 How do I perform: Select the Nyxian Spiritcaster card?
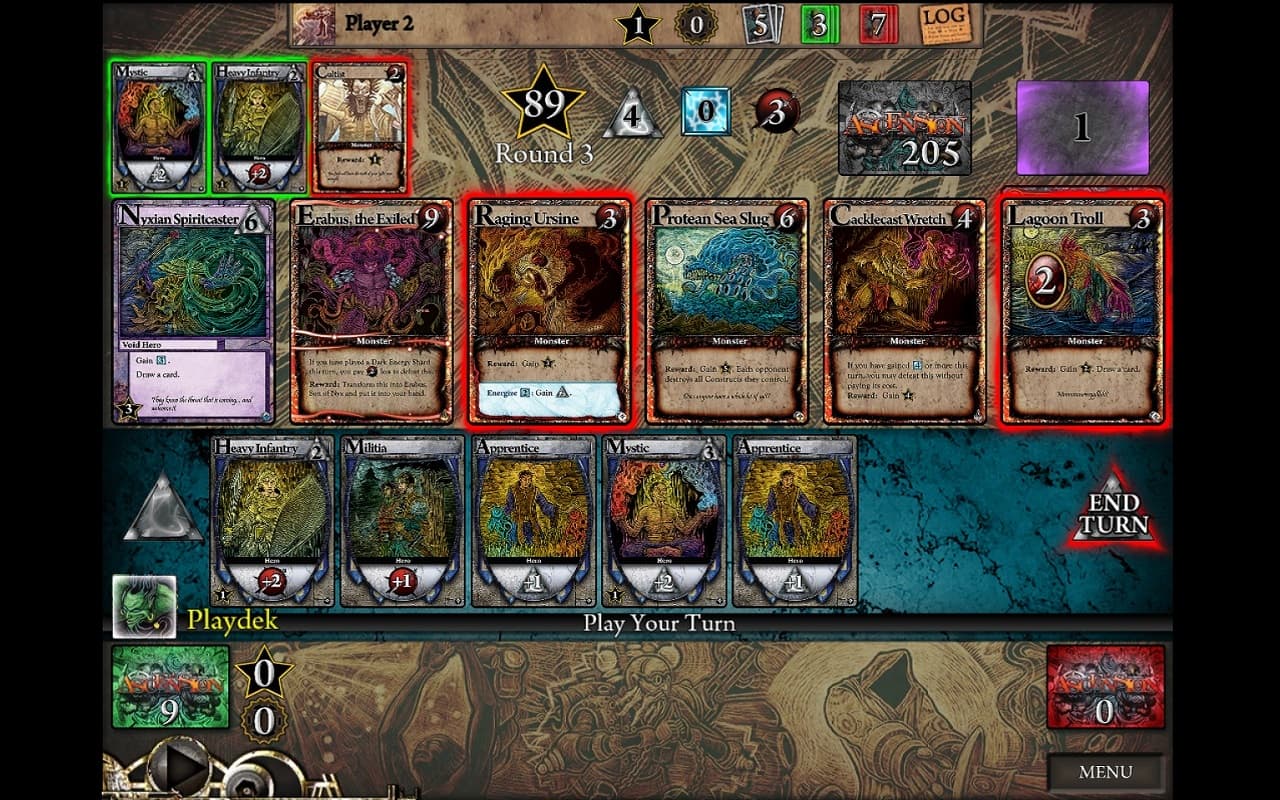tap(195, 312)
